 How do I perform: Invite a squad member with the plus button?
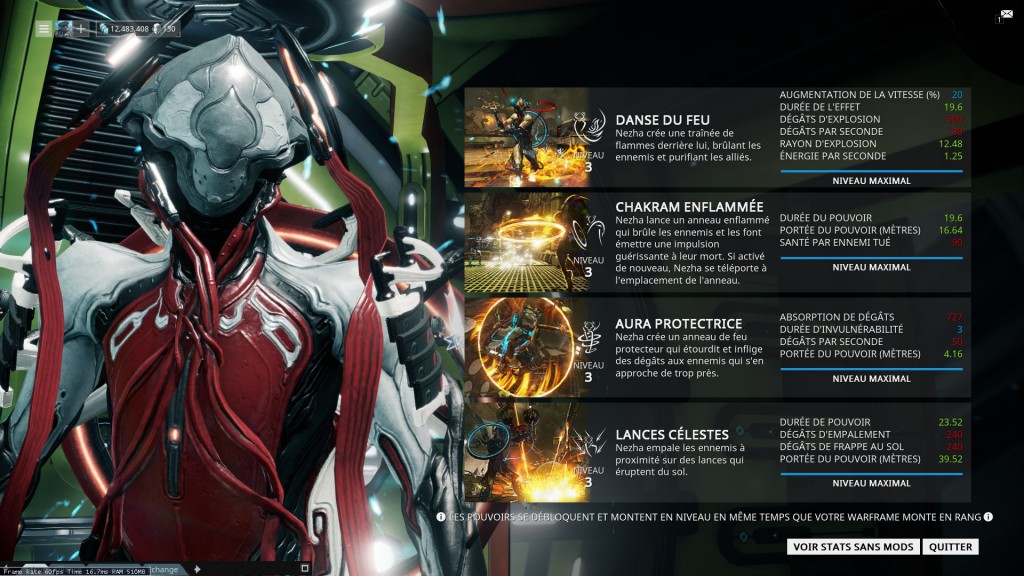(80, 29)
